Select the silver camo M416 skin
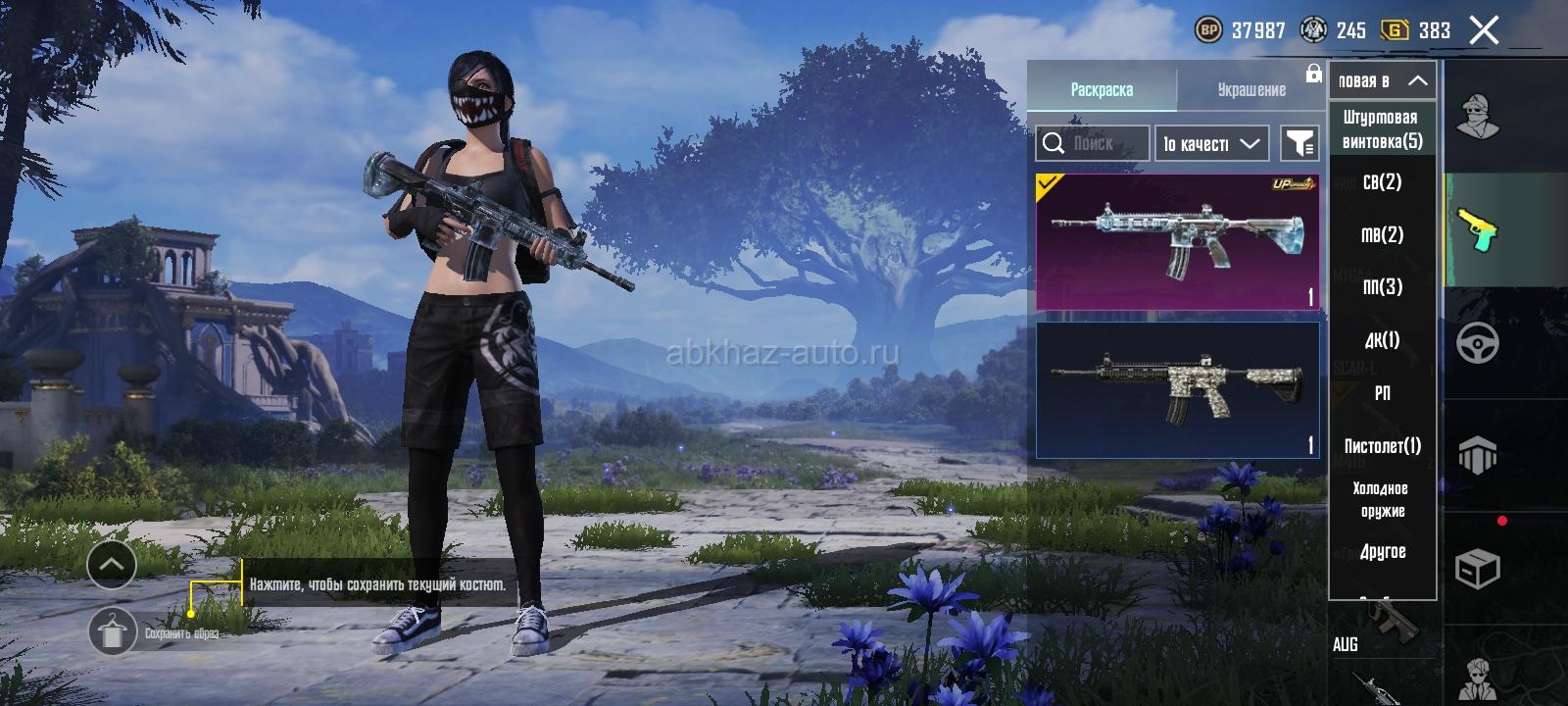The height and width of the screenshot is (706, 1568). (x=1177, y=389)
